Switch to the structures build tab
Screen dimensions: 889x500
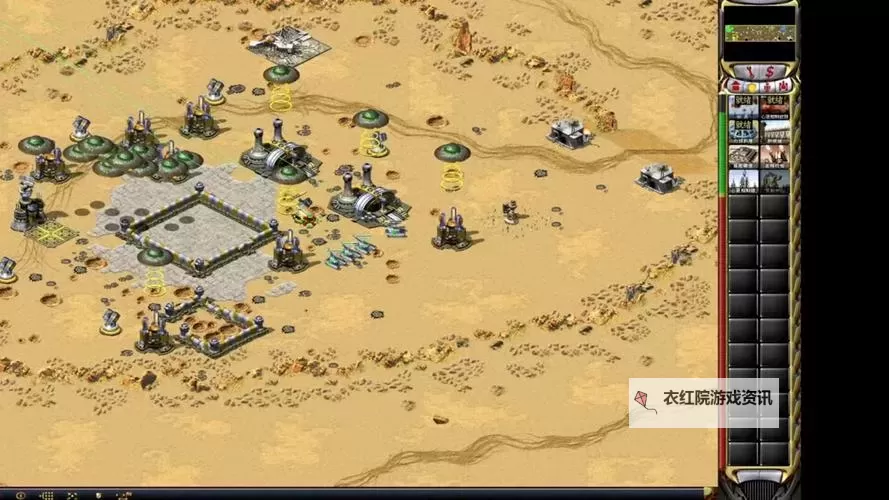736,87
